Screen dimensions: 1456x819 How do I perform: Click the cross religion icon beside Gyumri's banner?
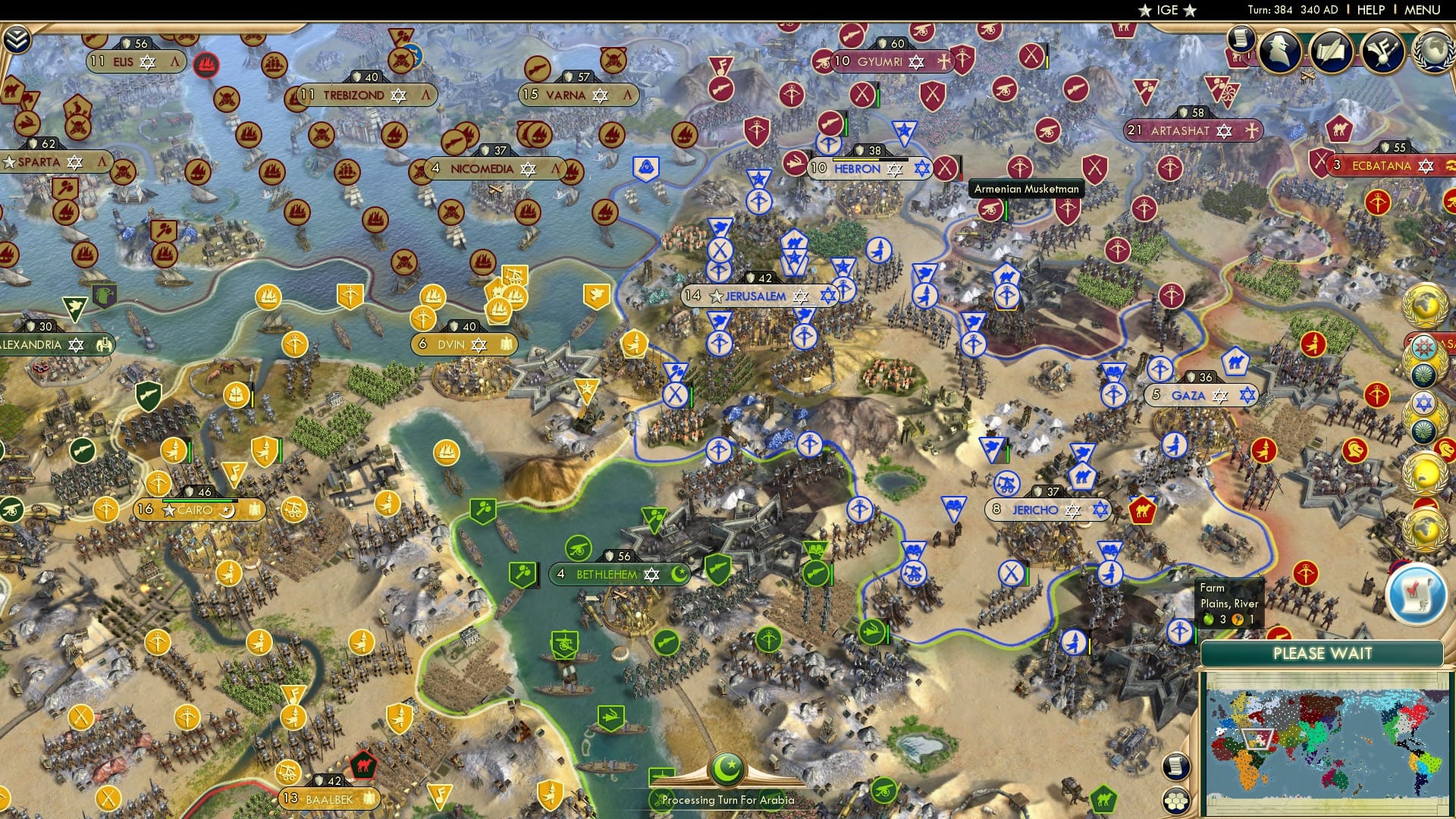coord(943,61)
